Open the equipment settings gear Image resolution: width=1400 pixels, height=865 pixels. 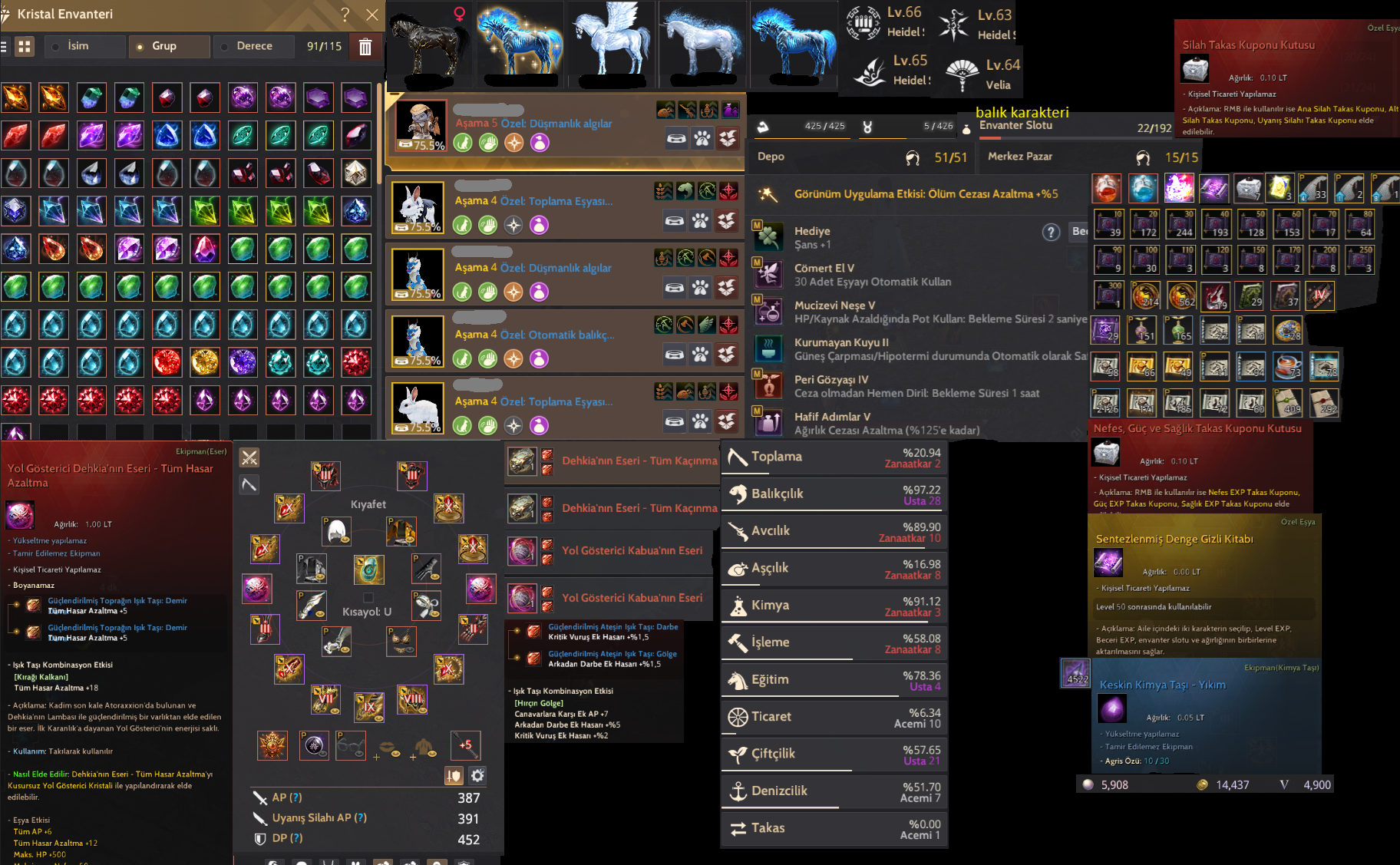click(477, 776)
